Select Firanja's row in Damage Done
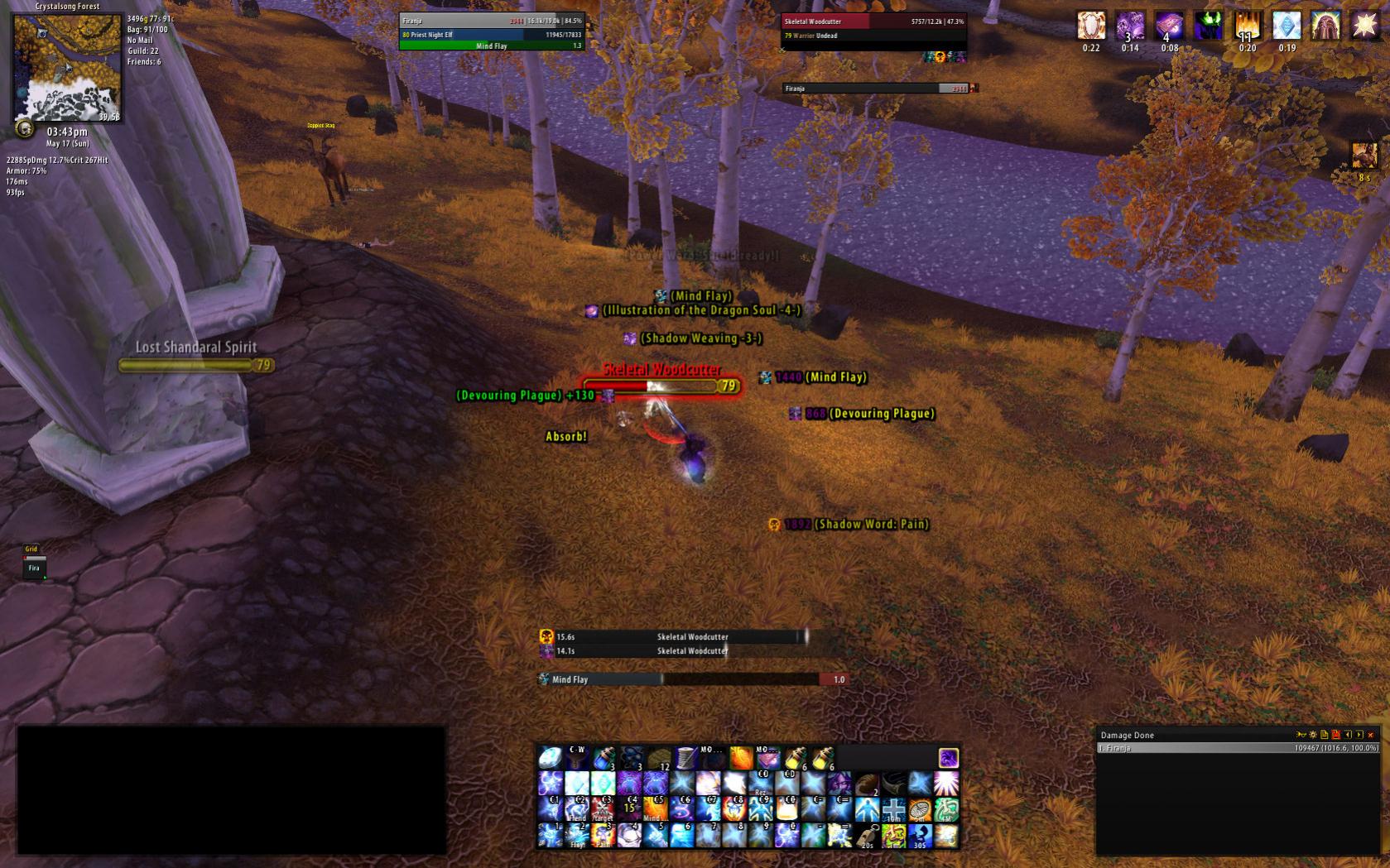This screenshot has width=1390, height=868. [x=1238, y=748]
